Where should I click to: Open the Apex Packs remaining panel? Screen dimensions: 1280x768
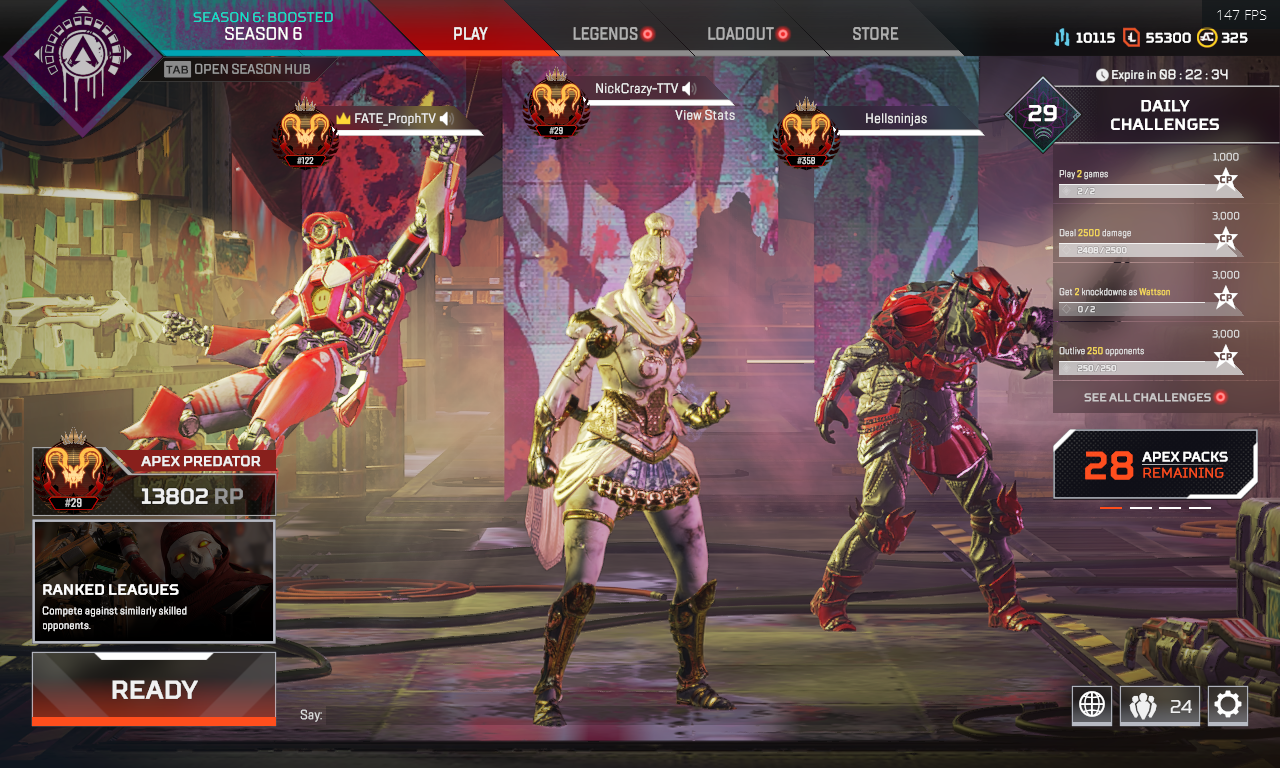point(1155,464)
